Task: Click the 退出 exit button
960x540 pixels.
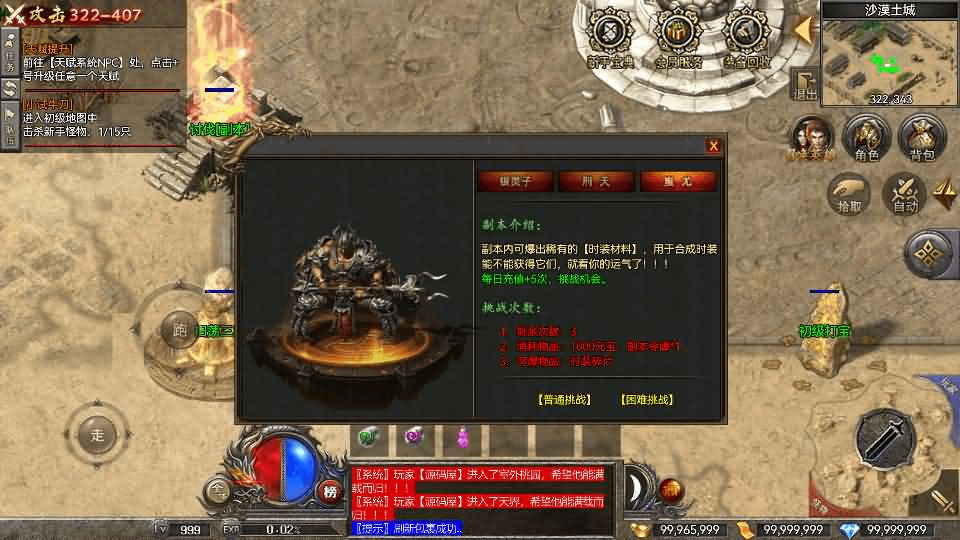Action: pos(805,85)
